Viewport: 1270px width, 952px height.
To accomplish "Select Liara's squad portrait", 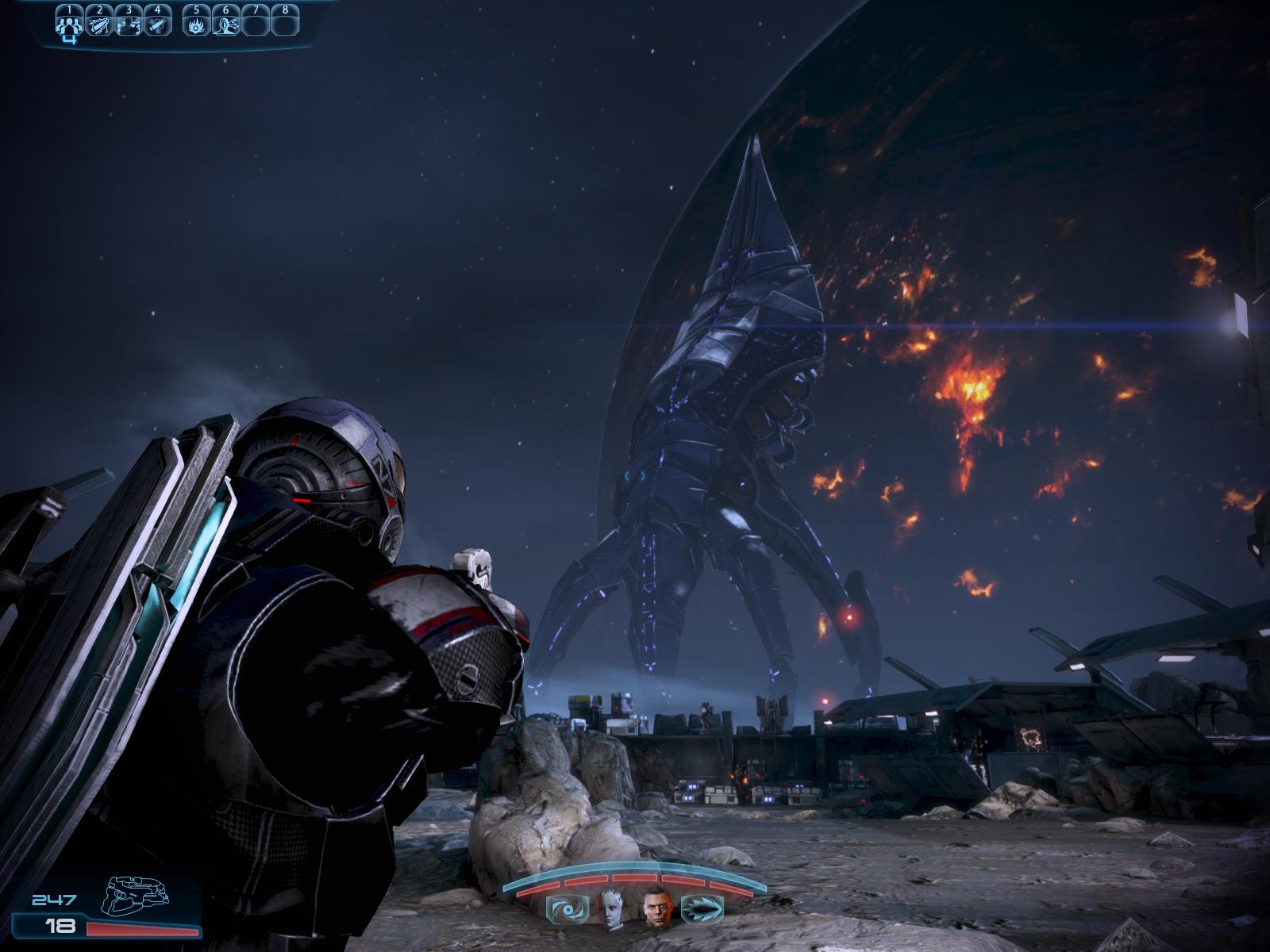I will tap(611, 909).
